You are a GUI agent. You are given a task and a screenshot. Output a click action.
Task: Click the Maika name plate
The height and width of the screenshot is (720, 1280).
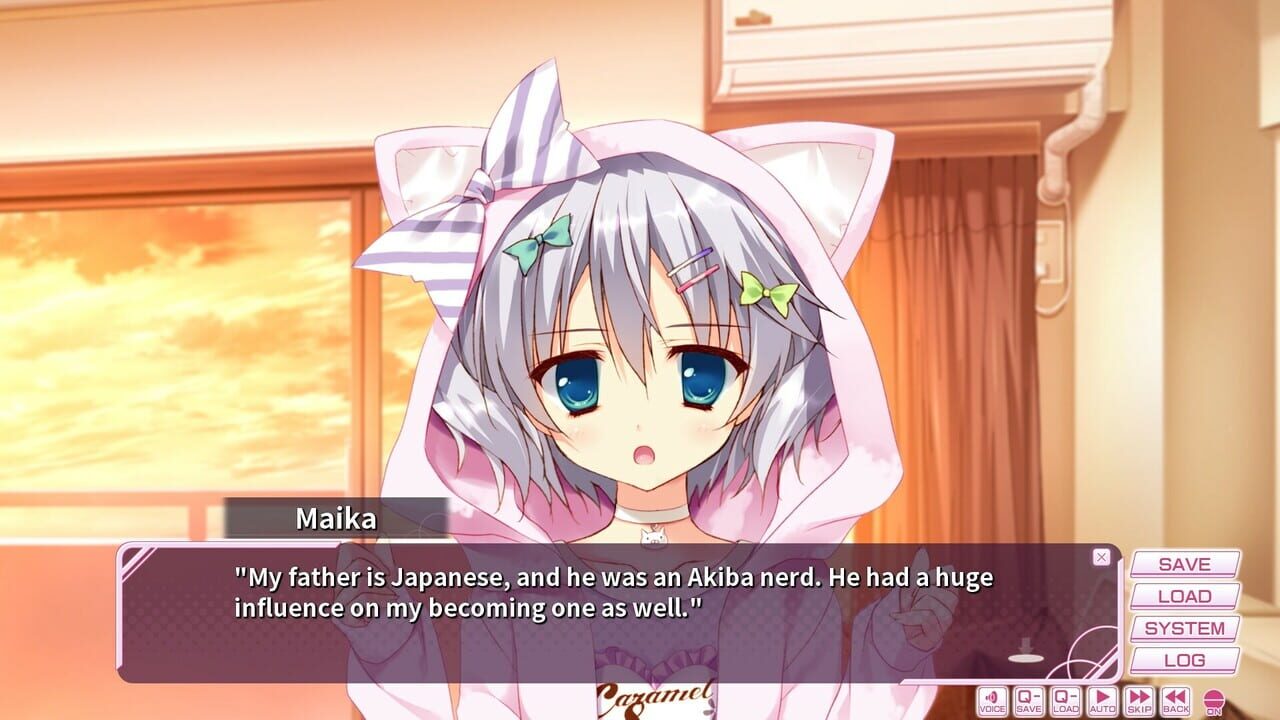pyautogui.click(x=333, y=516)
